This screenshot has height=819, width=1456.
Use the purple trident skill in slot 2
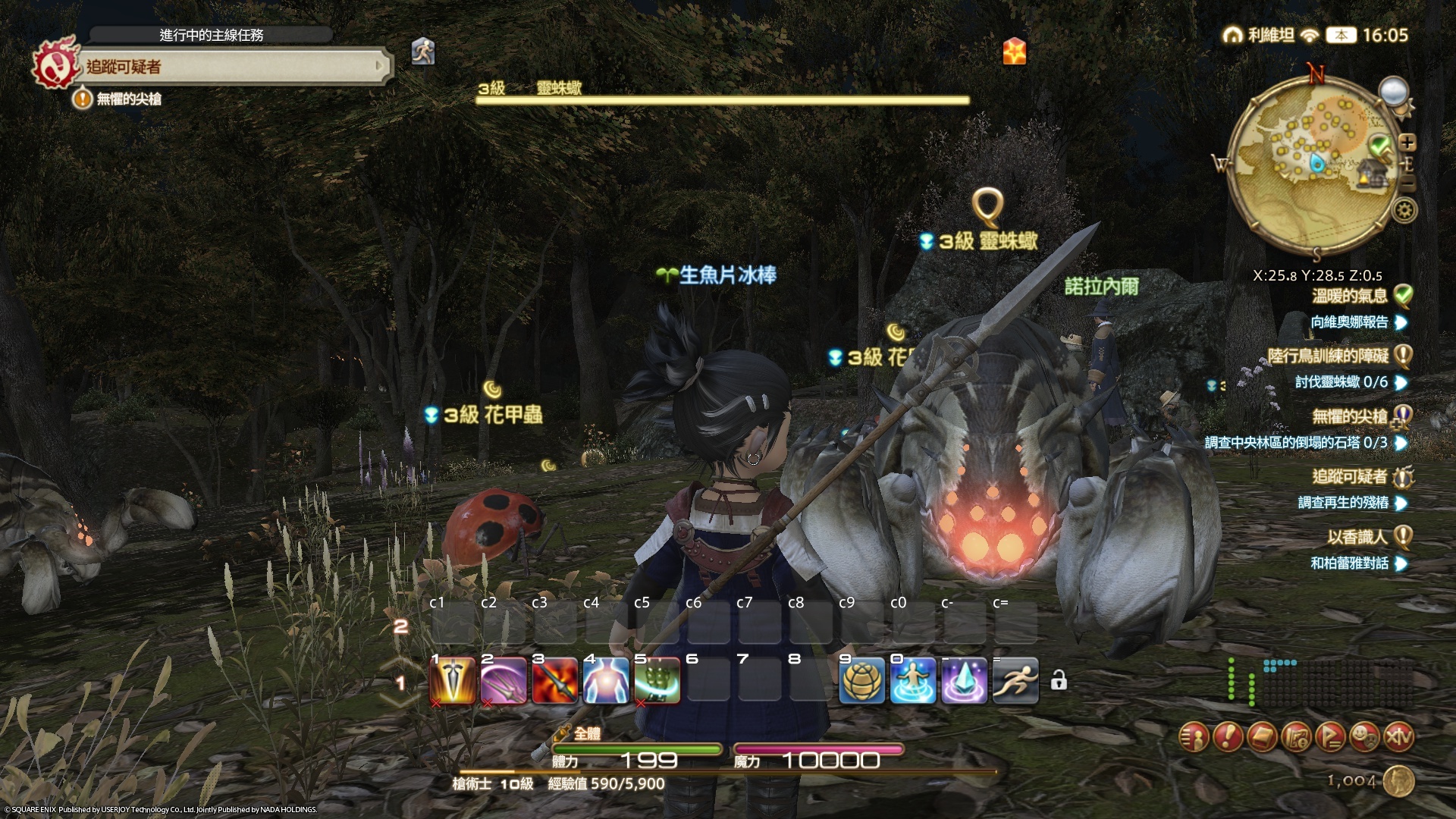point(504,680)
